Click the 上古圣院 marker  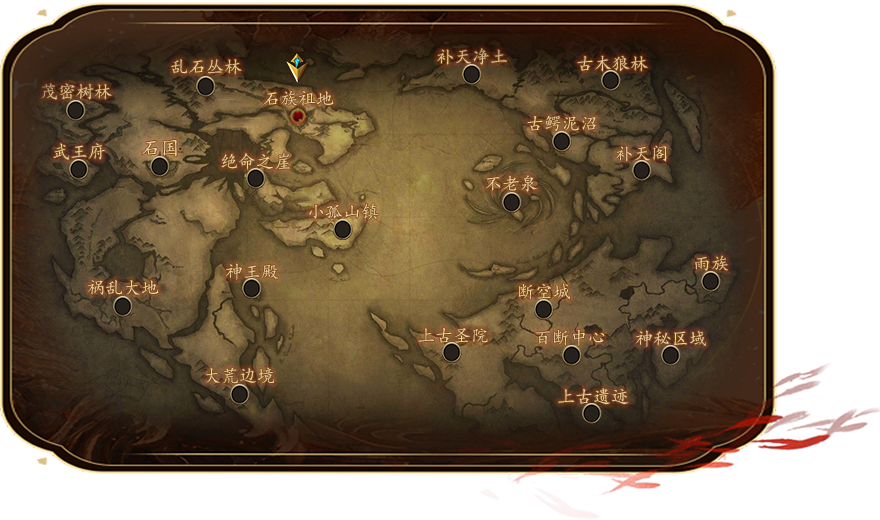tap(452, 353)
